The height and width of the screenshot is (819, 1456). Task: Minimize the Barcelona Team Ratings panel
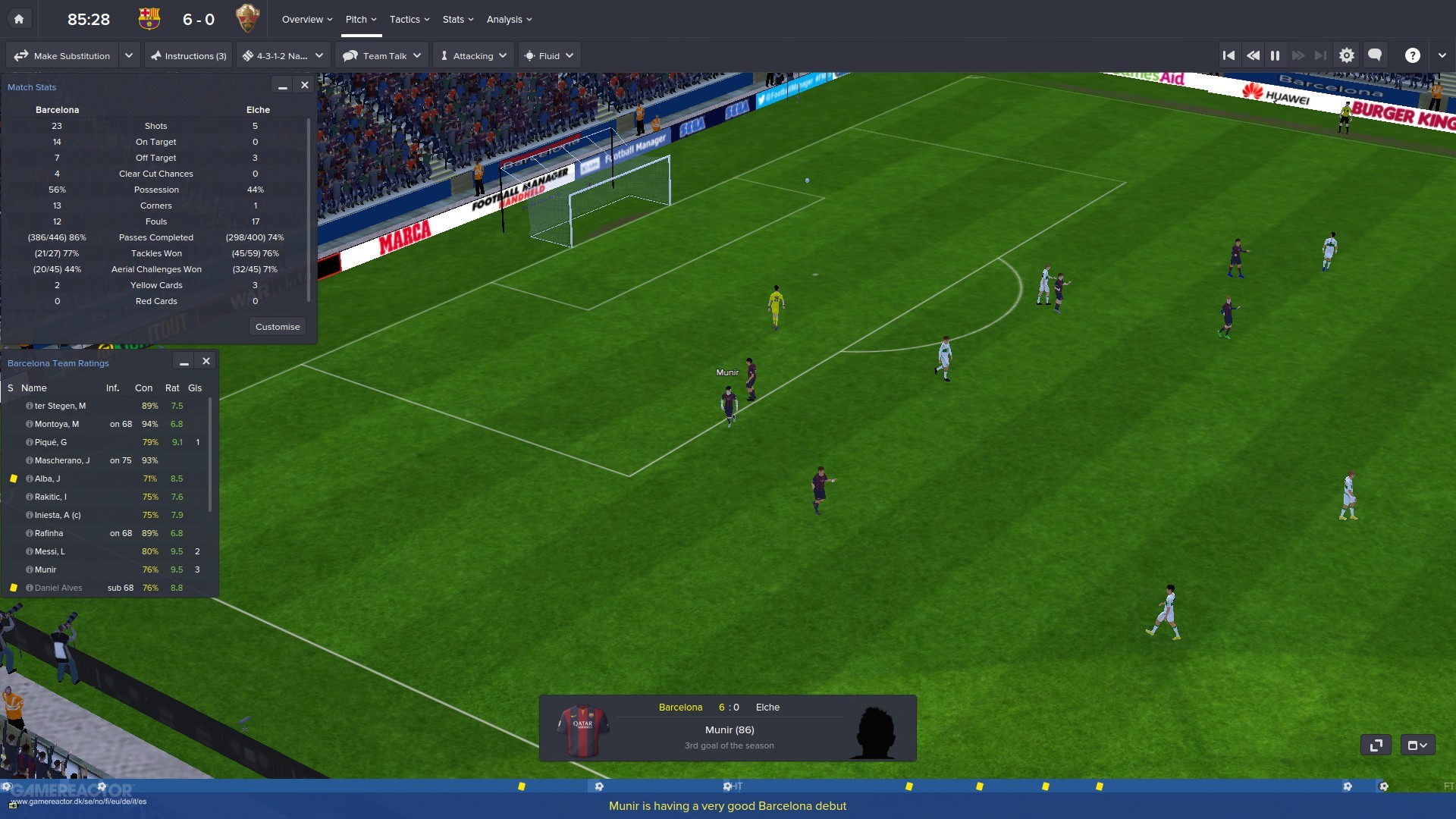point(184,362)
